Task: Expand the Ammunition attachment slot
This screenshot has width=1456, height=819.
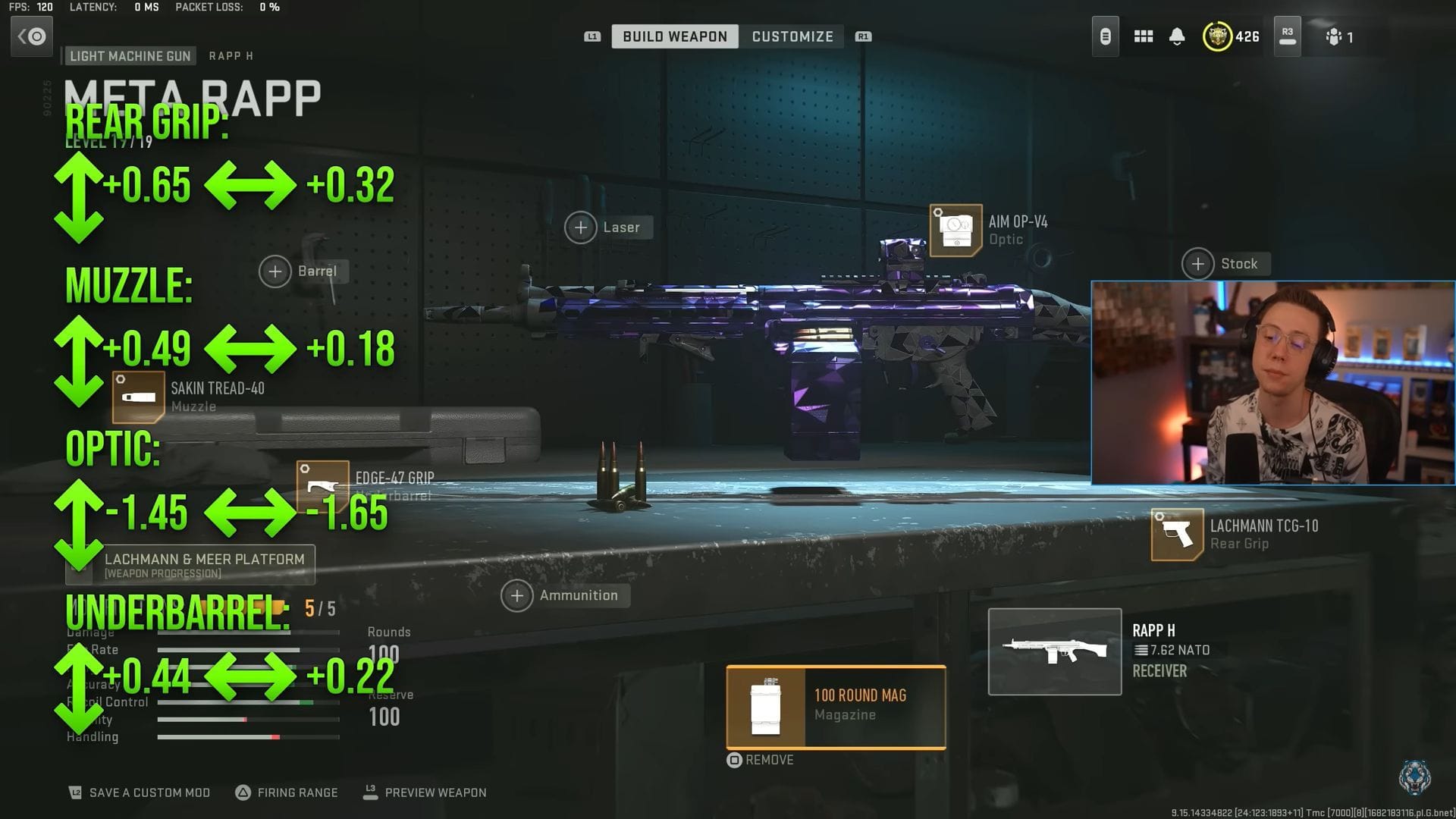Action: coord(516,595)
